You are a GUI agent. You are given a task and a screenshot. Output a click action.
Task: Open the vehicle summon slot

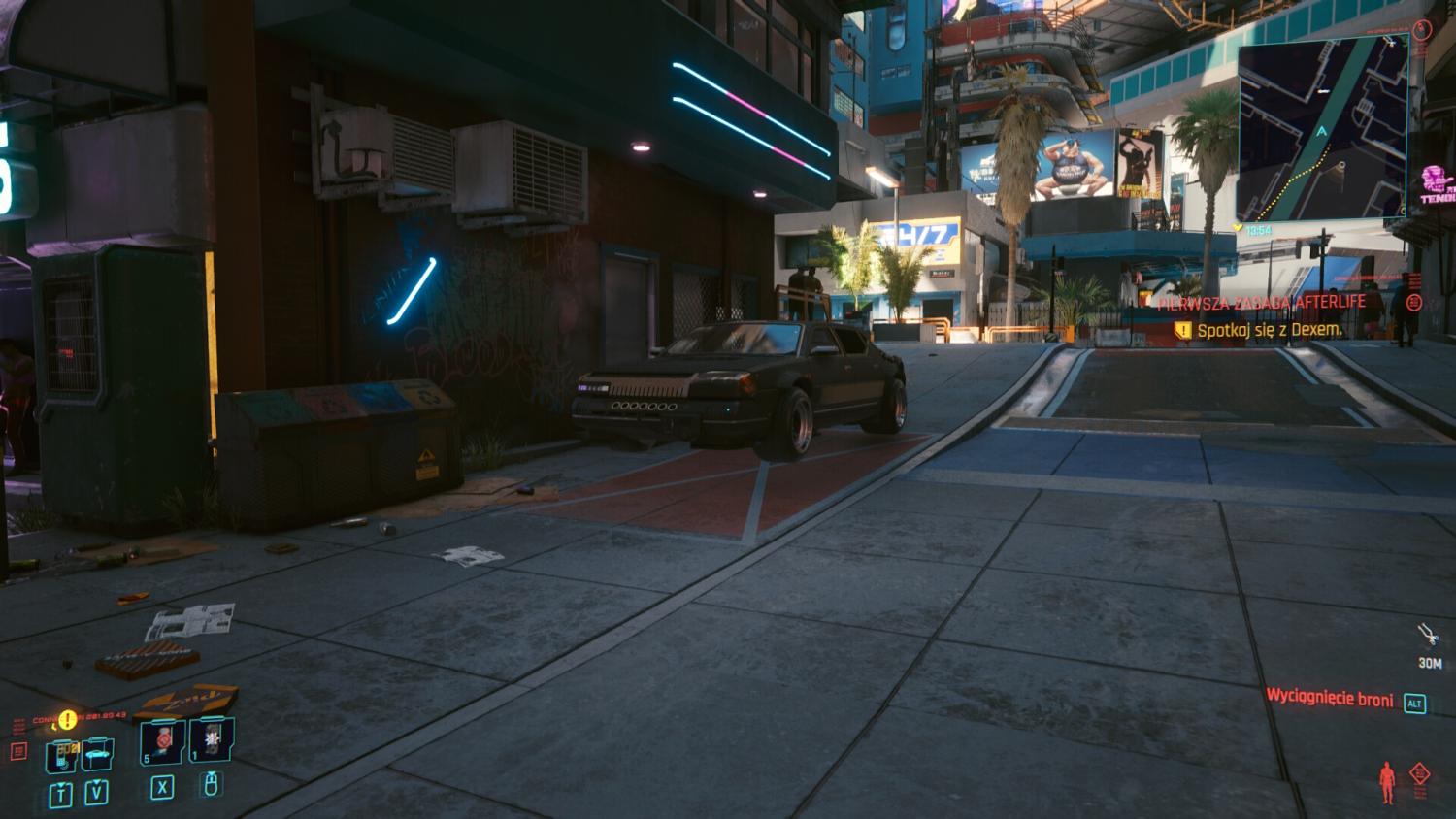point(96,754)
